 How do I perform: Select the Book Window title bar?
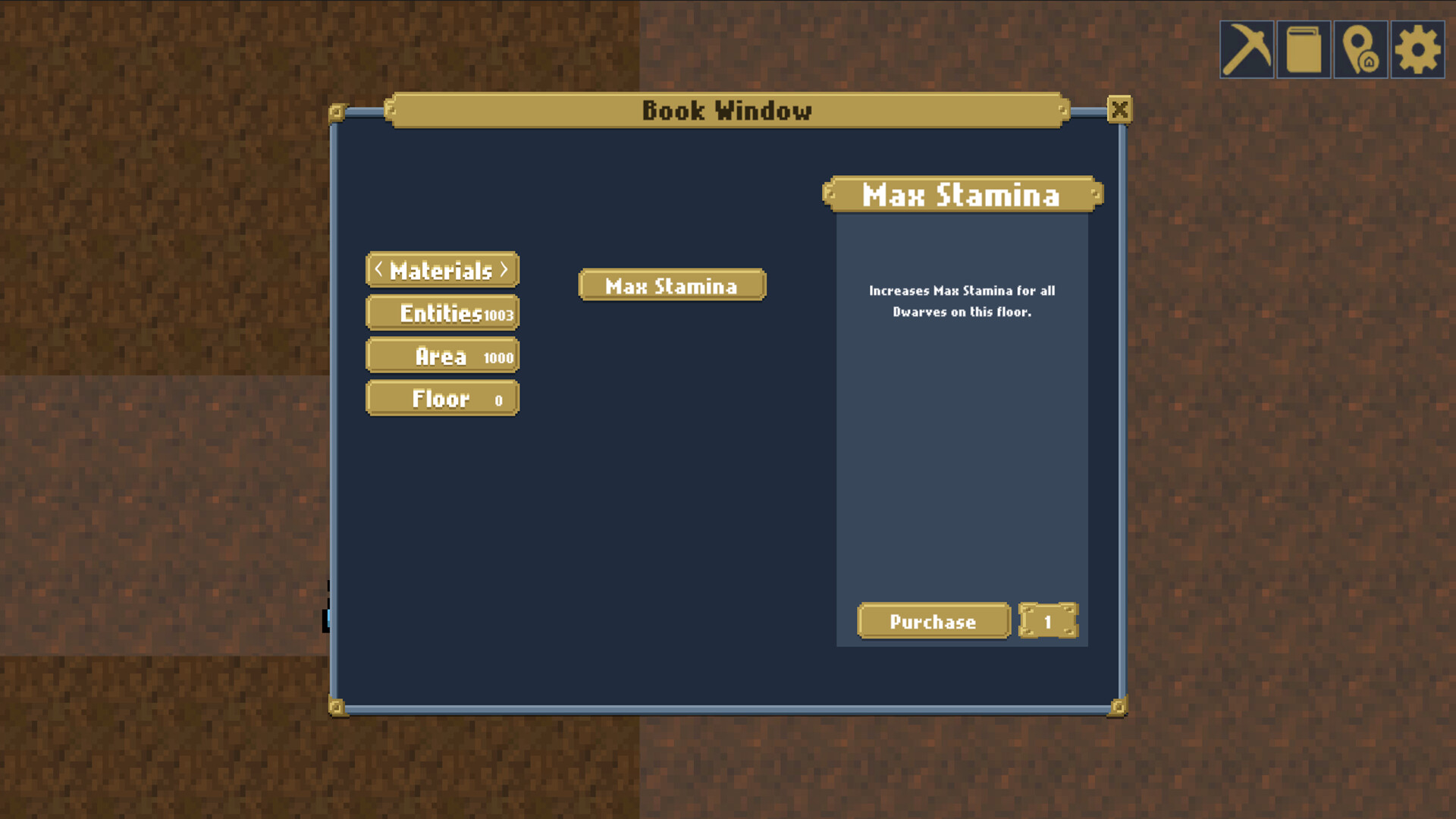726,111
